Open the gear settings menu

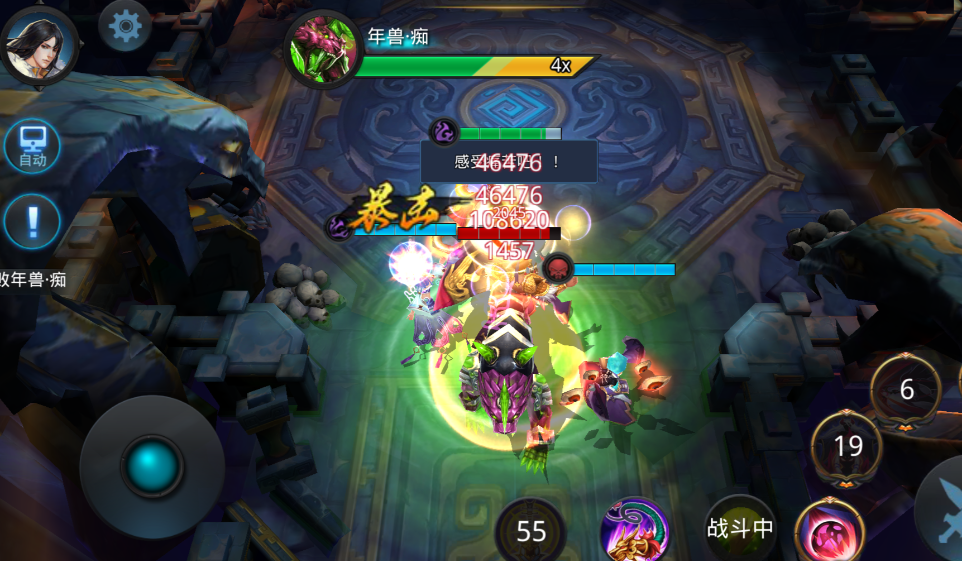pos(125,25)
